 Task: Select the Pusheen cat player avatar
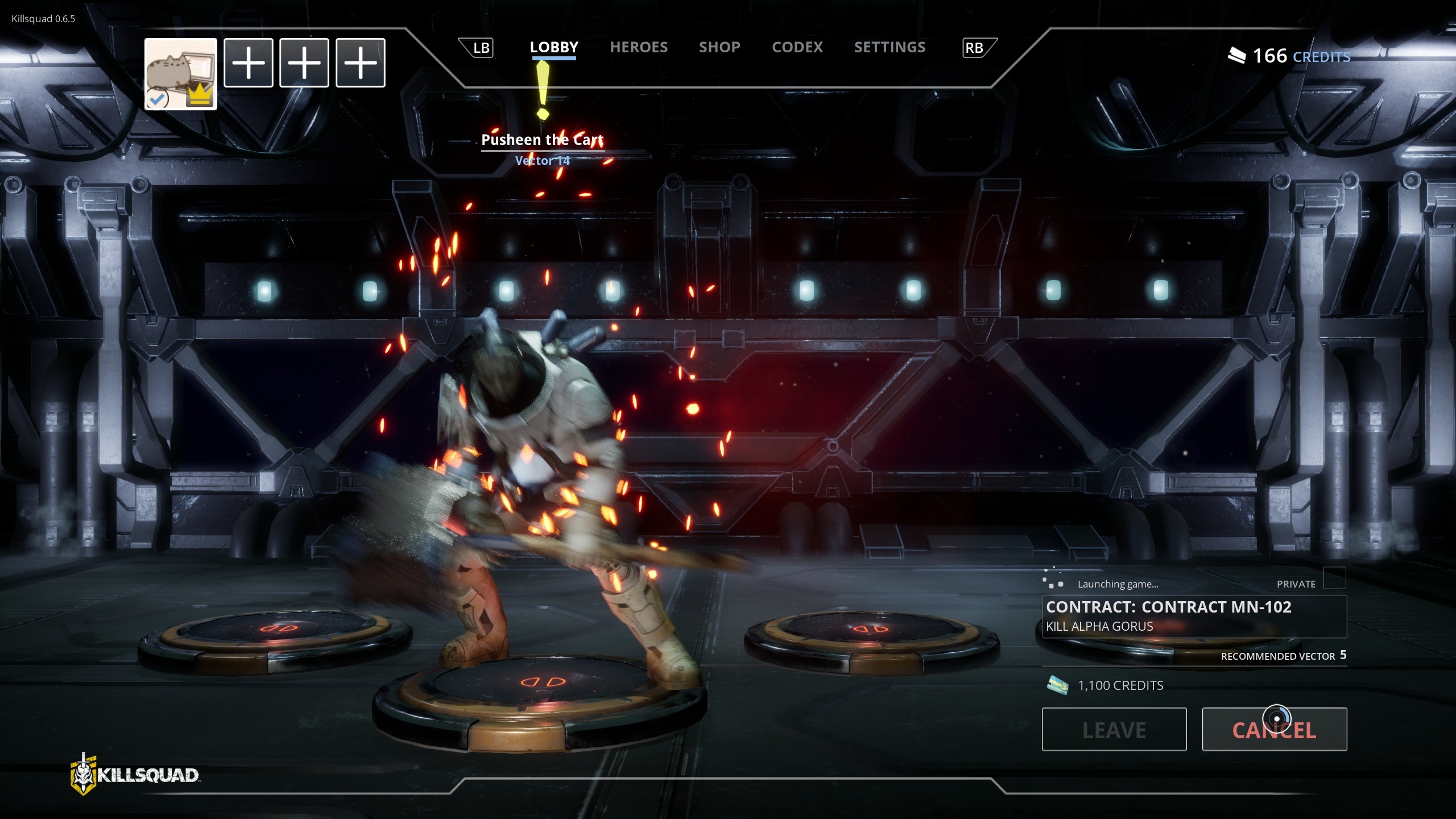[x=180, y=74]
